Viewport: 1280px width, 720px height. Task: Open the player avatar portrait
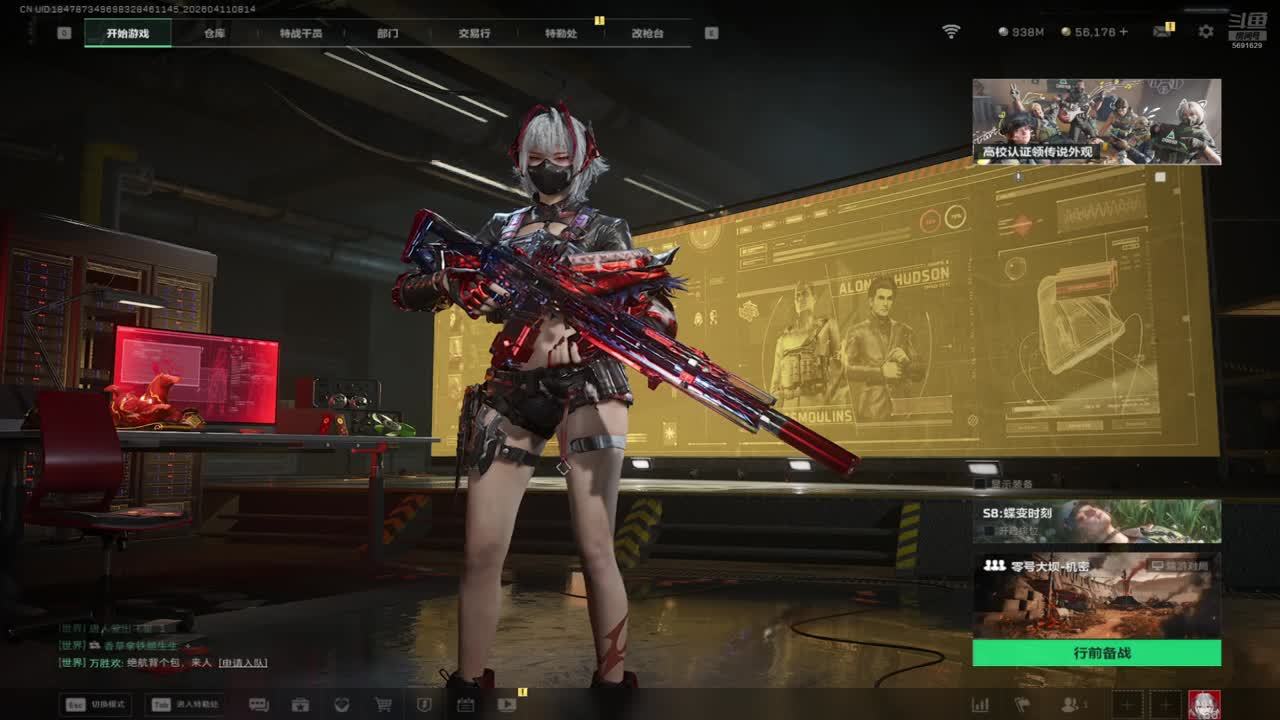[x=1204, y=704]
